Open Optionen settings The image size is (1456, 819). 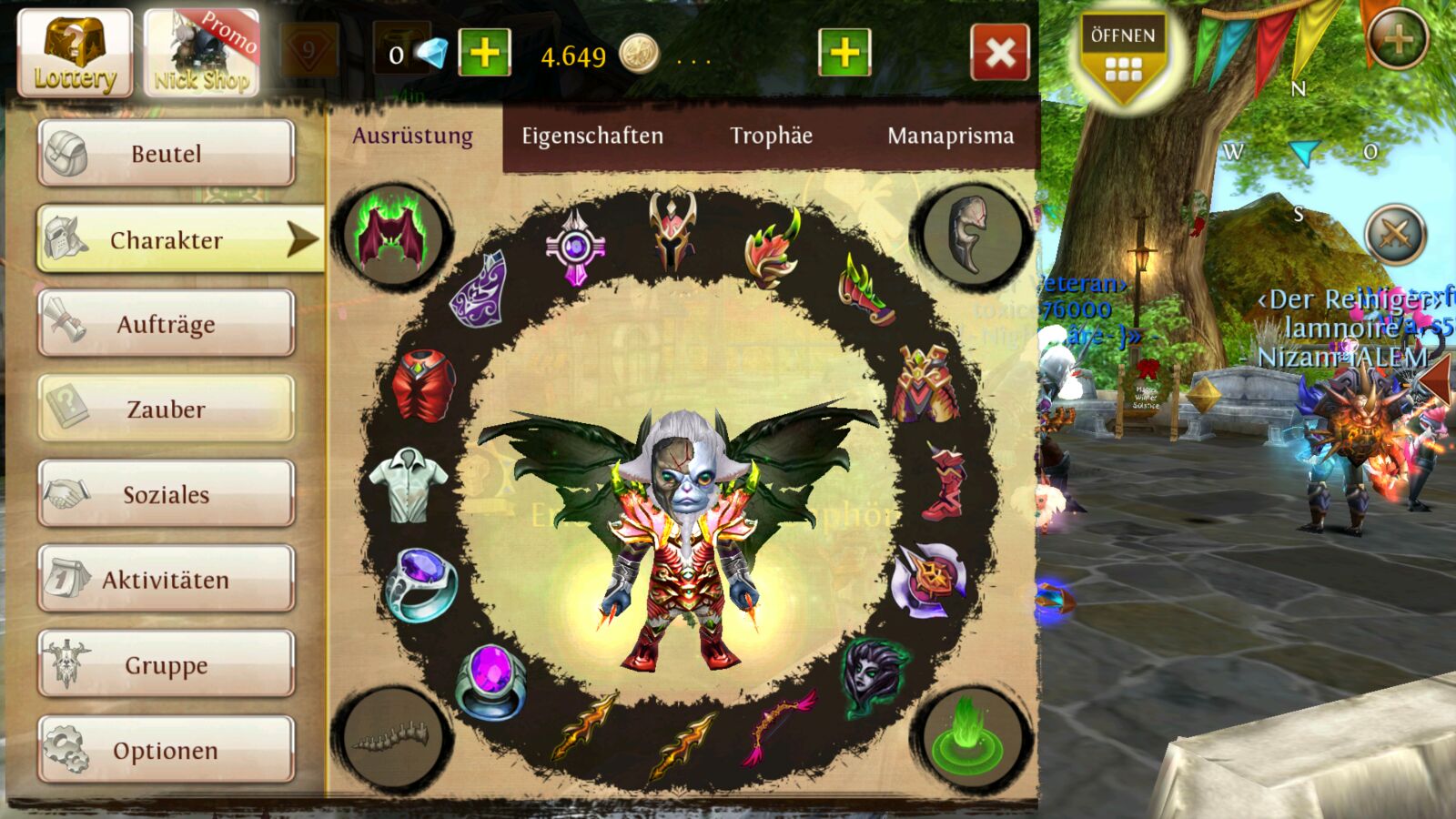167,750
